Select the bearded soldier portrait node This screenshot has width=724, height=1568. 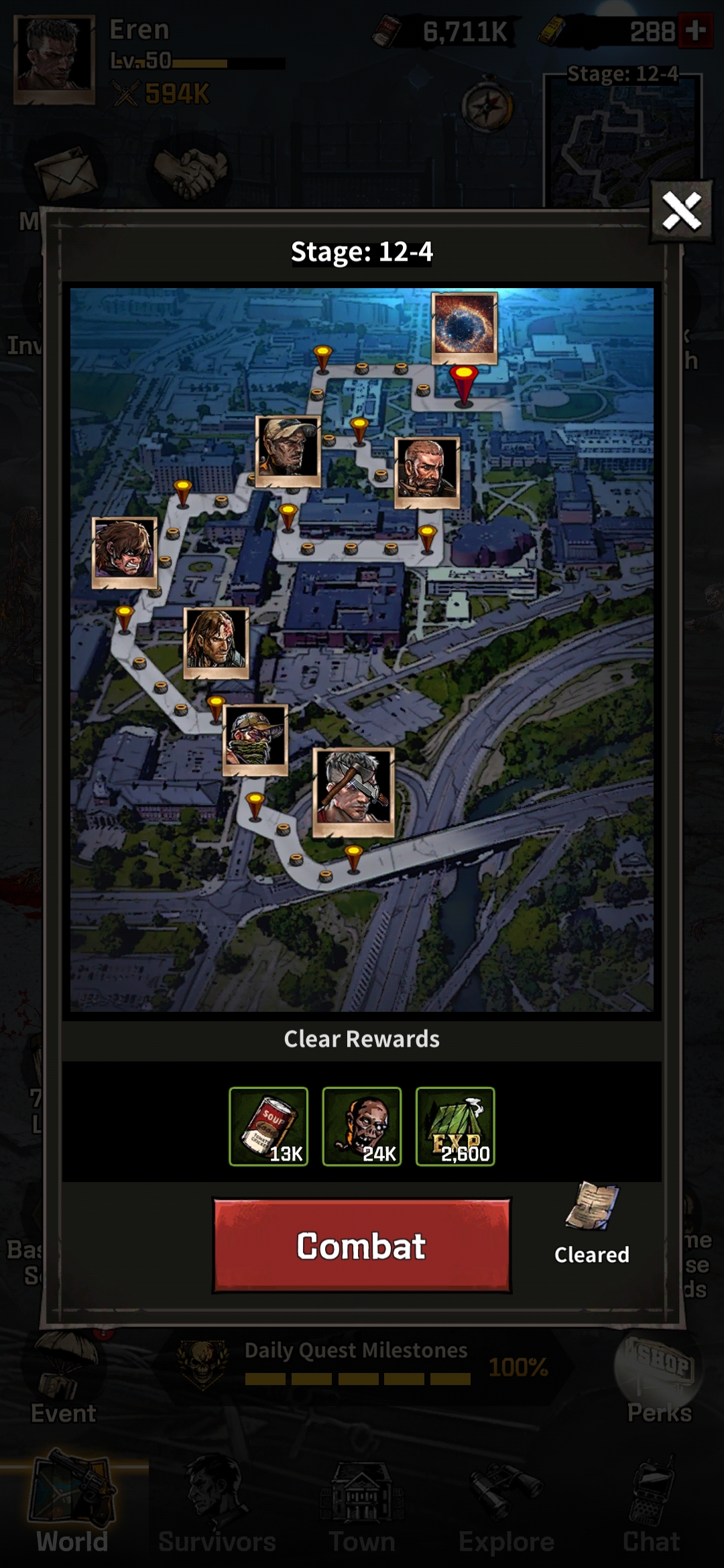point(427,471)
